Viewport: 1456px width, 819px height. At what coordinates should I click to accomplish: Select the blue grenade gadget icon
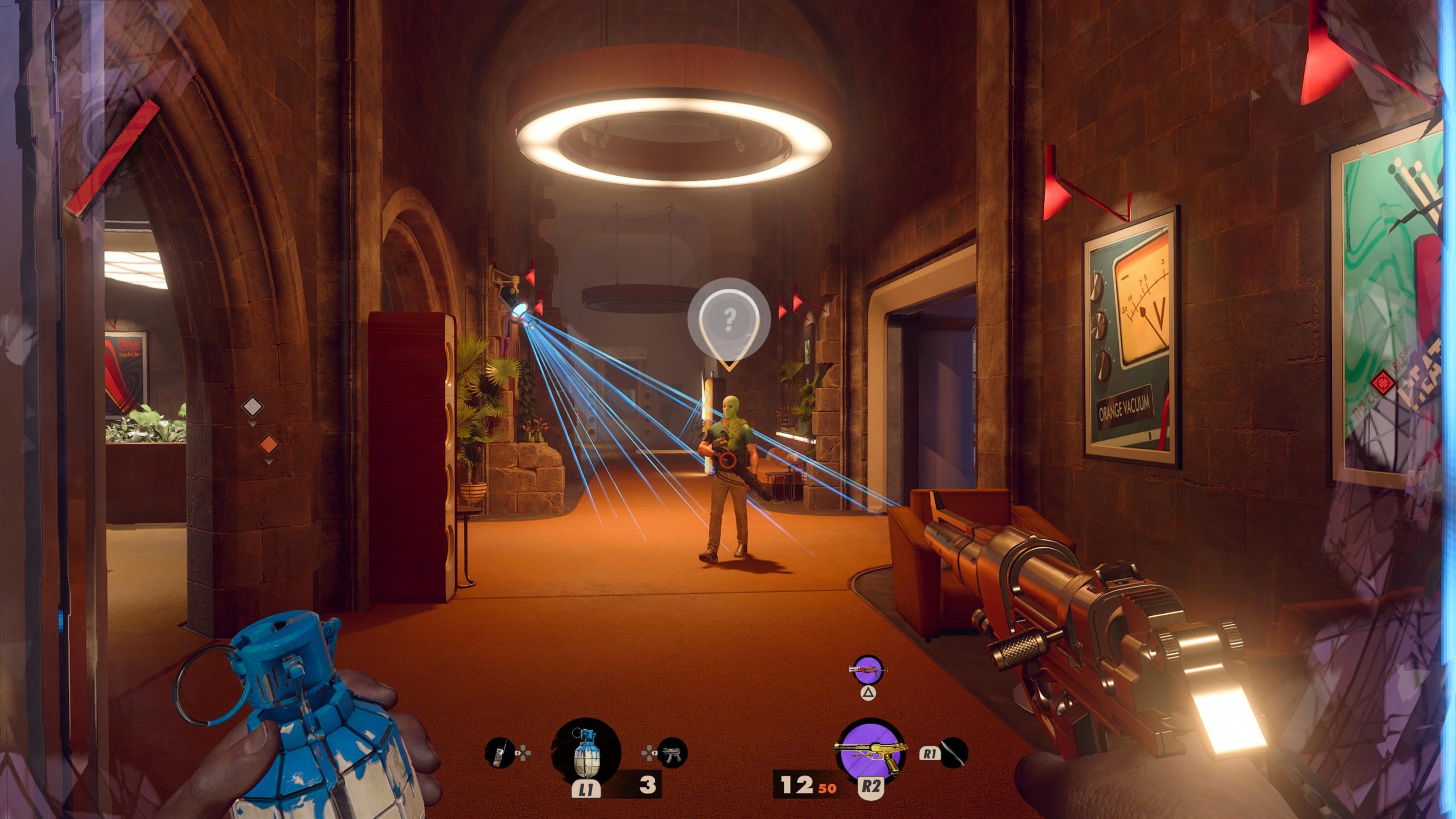point(586,752)
